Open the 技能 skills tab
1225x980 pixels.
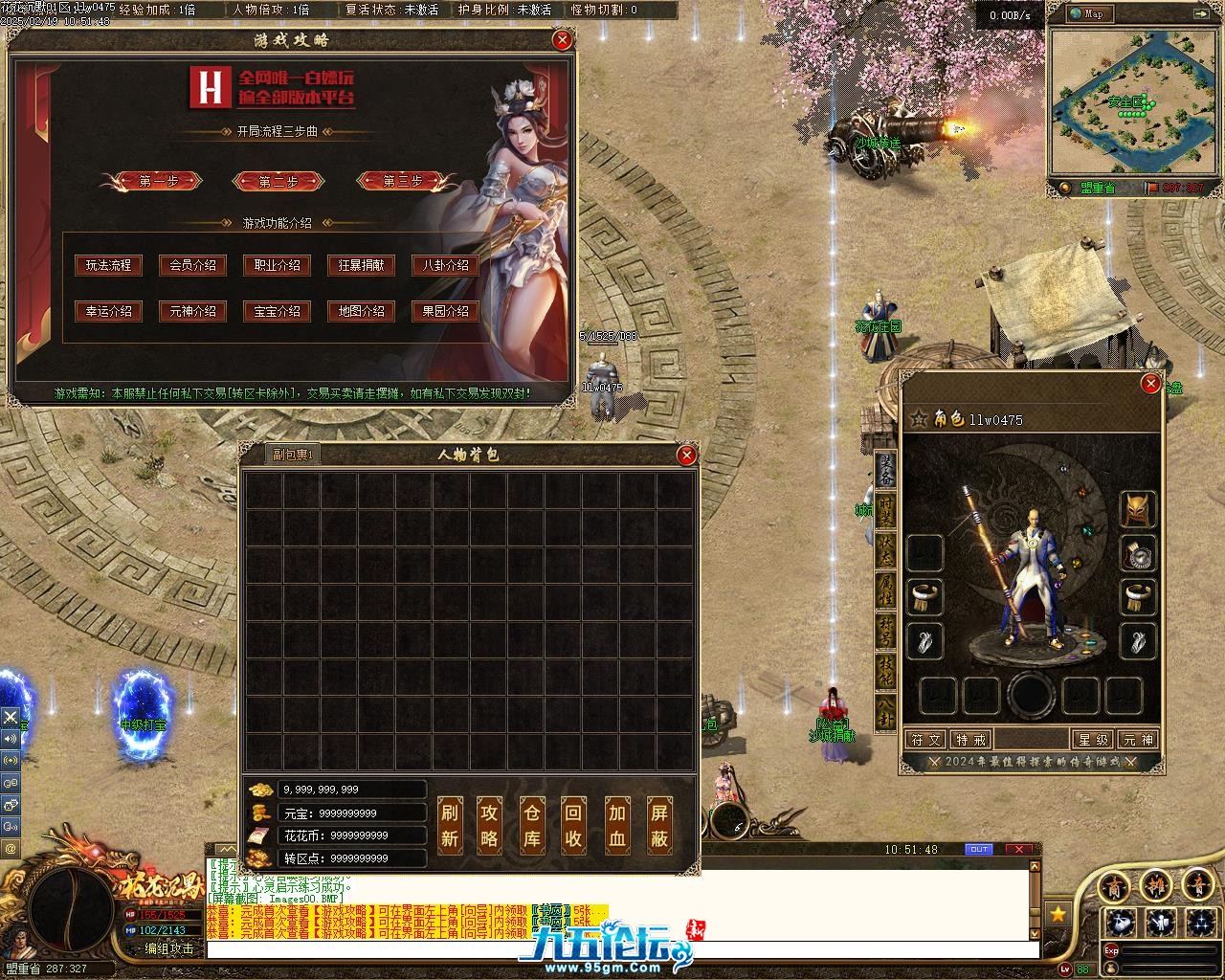tap(887, 670)
